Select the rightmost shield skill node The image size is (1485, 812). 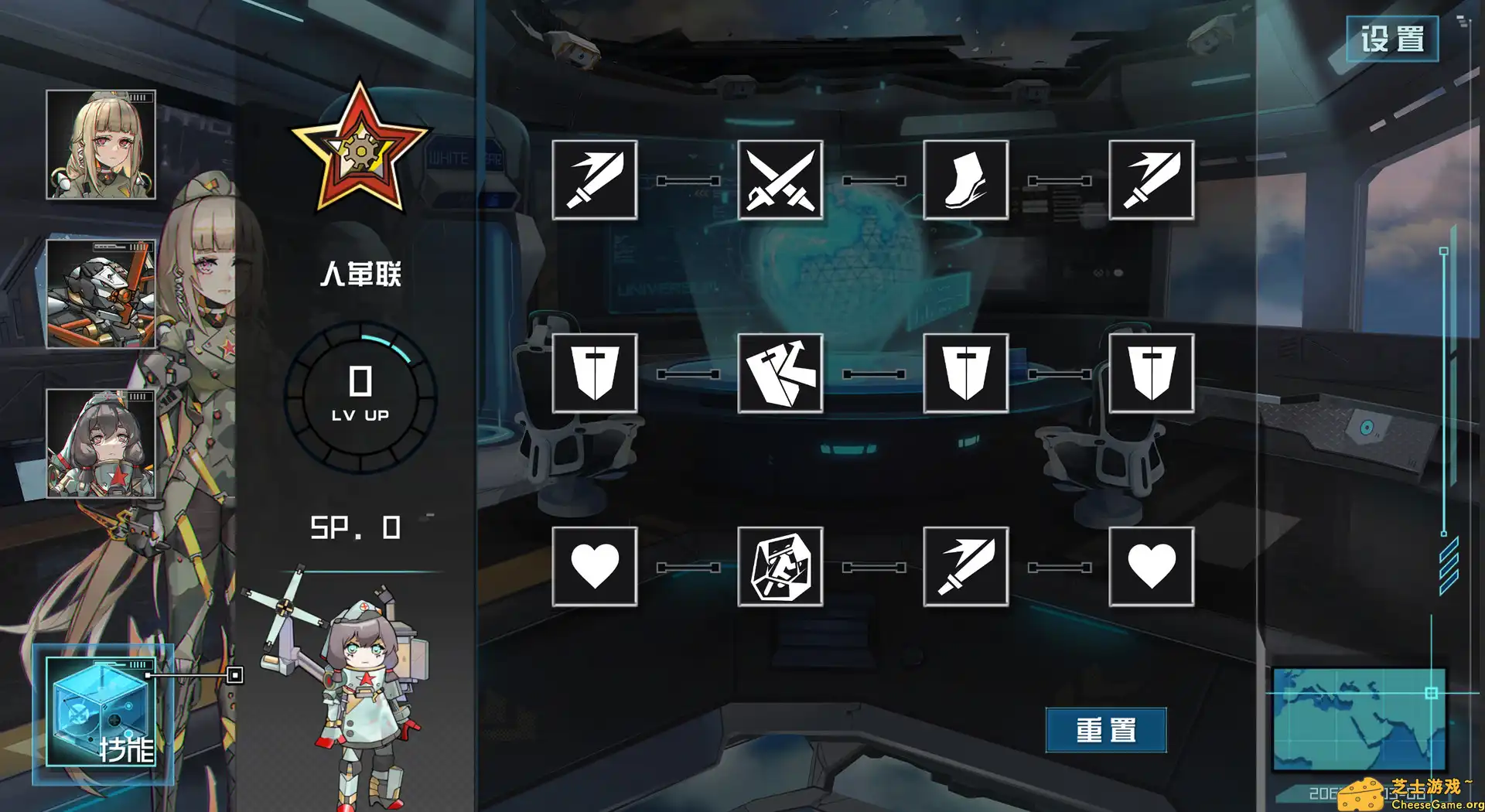tap(1149, 374)
